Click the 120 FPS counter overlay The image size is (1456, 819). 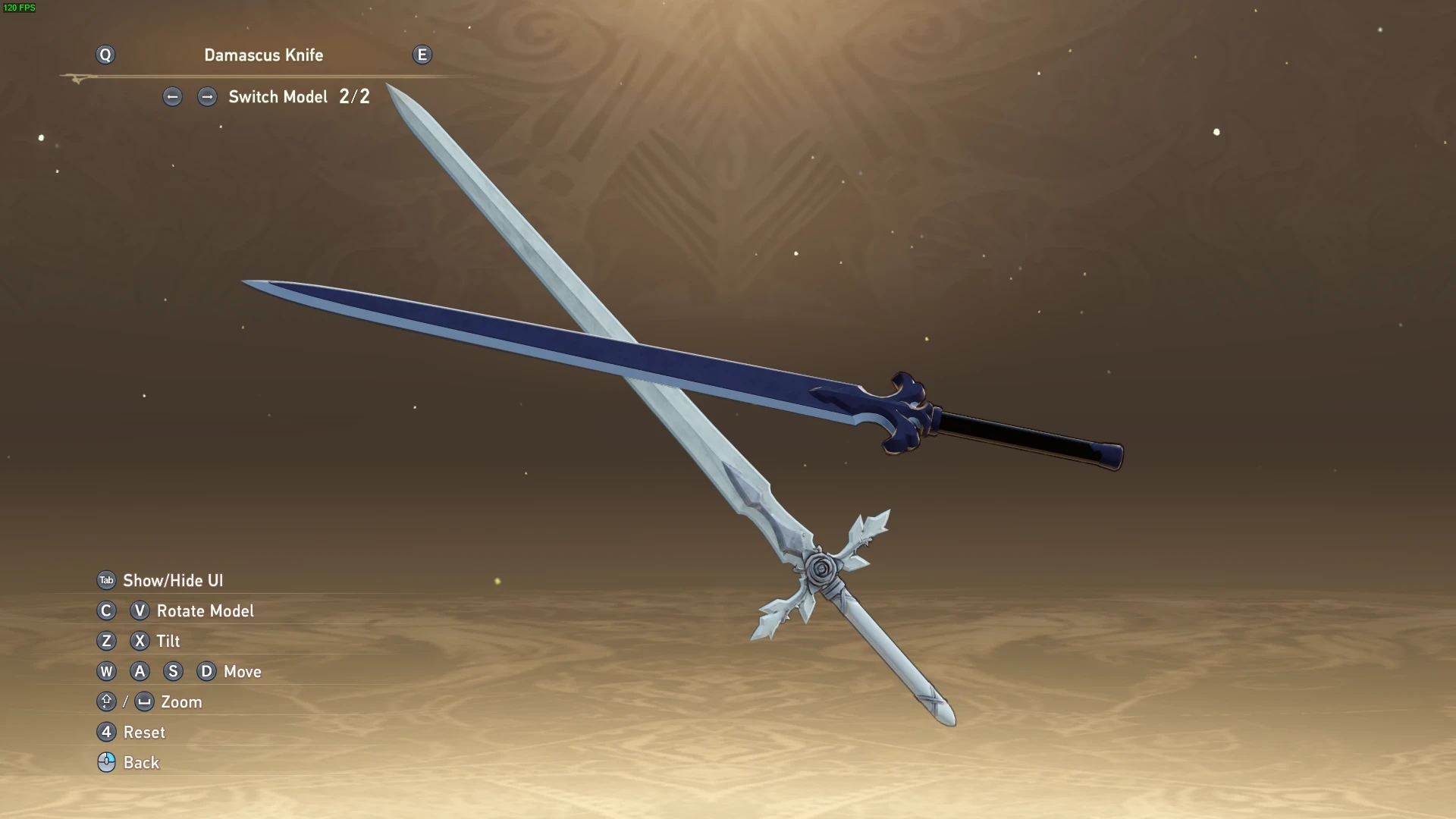20,8
